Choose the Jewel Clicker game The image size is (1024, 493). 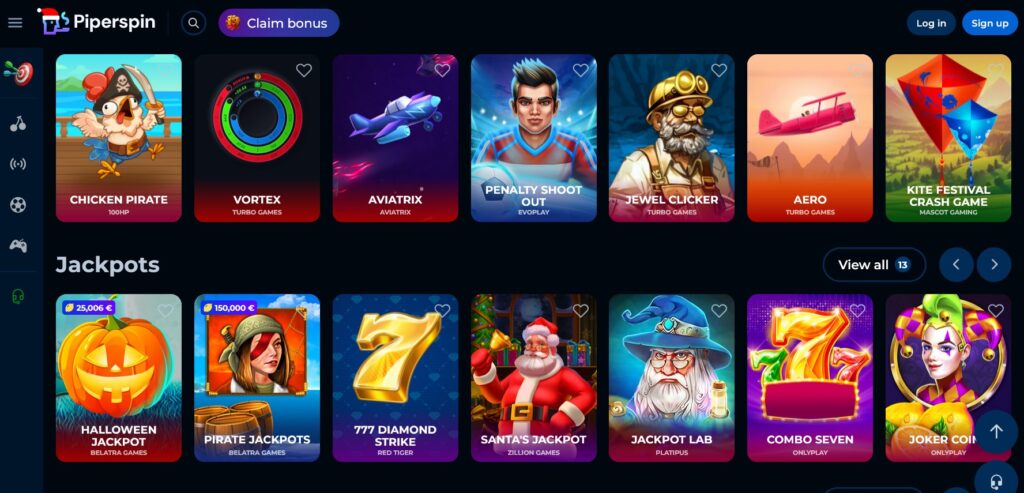point(671,137)
